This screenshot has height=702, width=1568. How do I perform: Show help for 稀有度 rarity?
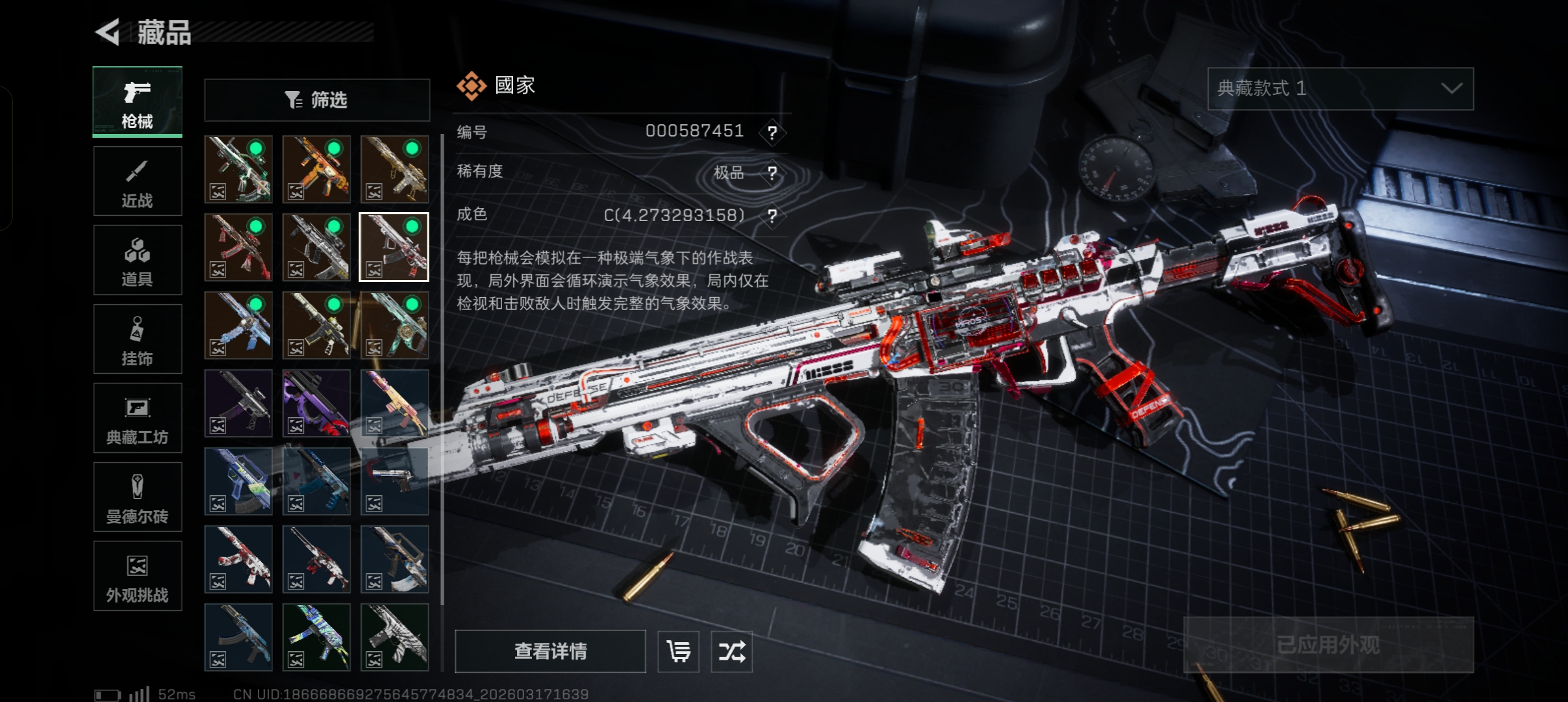pyautogui.click(x=772, y=173)
